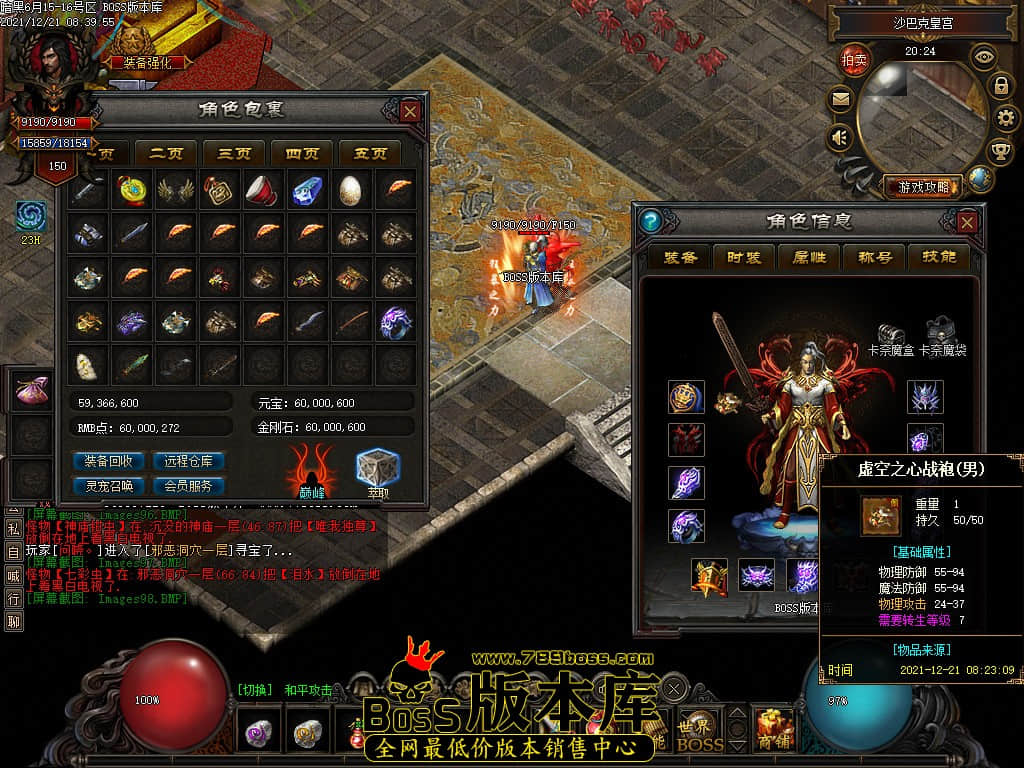Open inventory page 五页
This screenshot has height=768, width=1024.
coord(370,153)
